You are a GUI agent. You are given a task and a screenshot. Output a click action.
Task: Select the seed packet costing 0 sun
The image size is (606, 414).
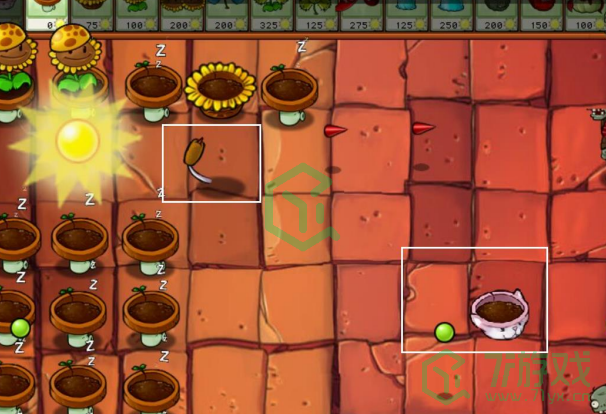tap(46, 13)
